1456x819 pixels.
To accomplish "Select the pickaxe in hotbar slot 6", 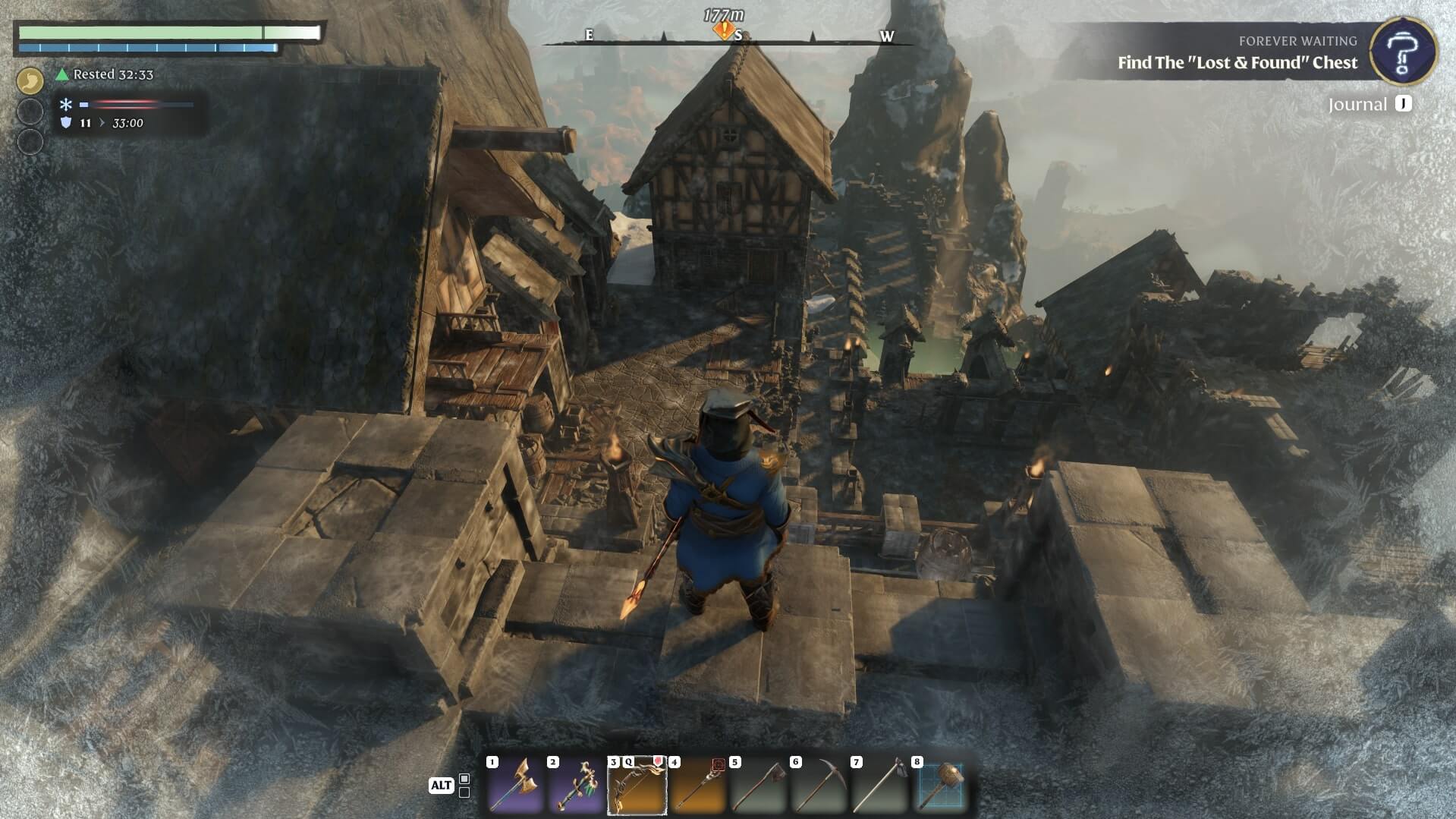I will coord(819,786).
